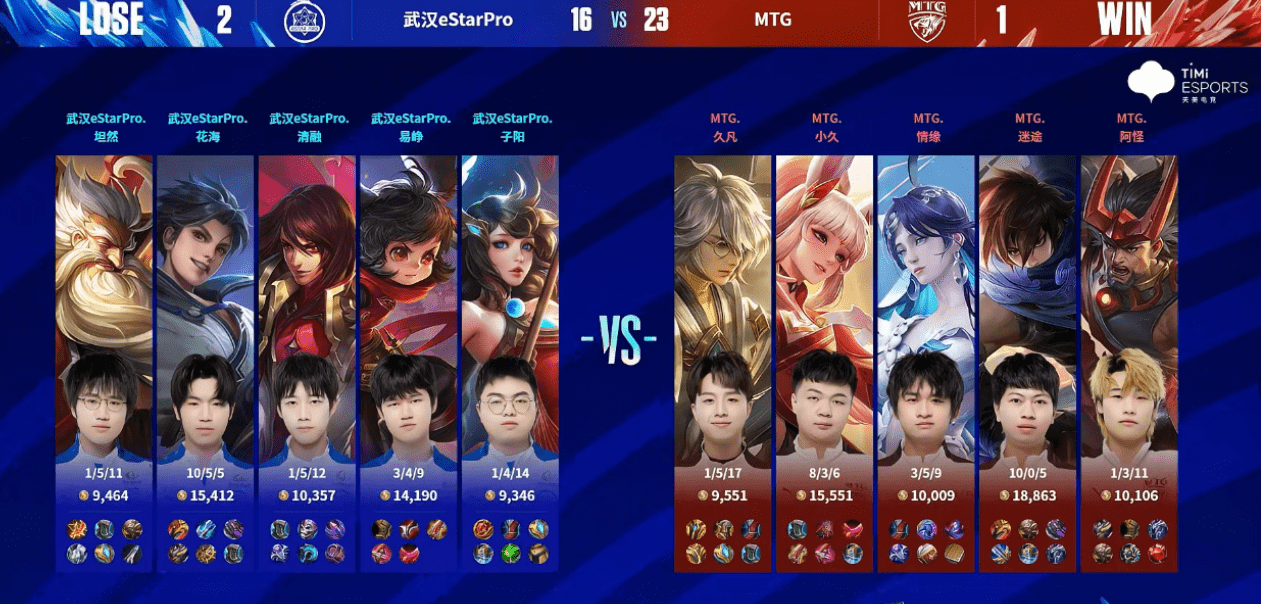Click the MTG team logo

pos(927,20)
